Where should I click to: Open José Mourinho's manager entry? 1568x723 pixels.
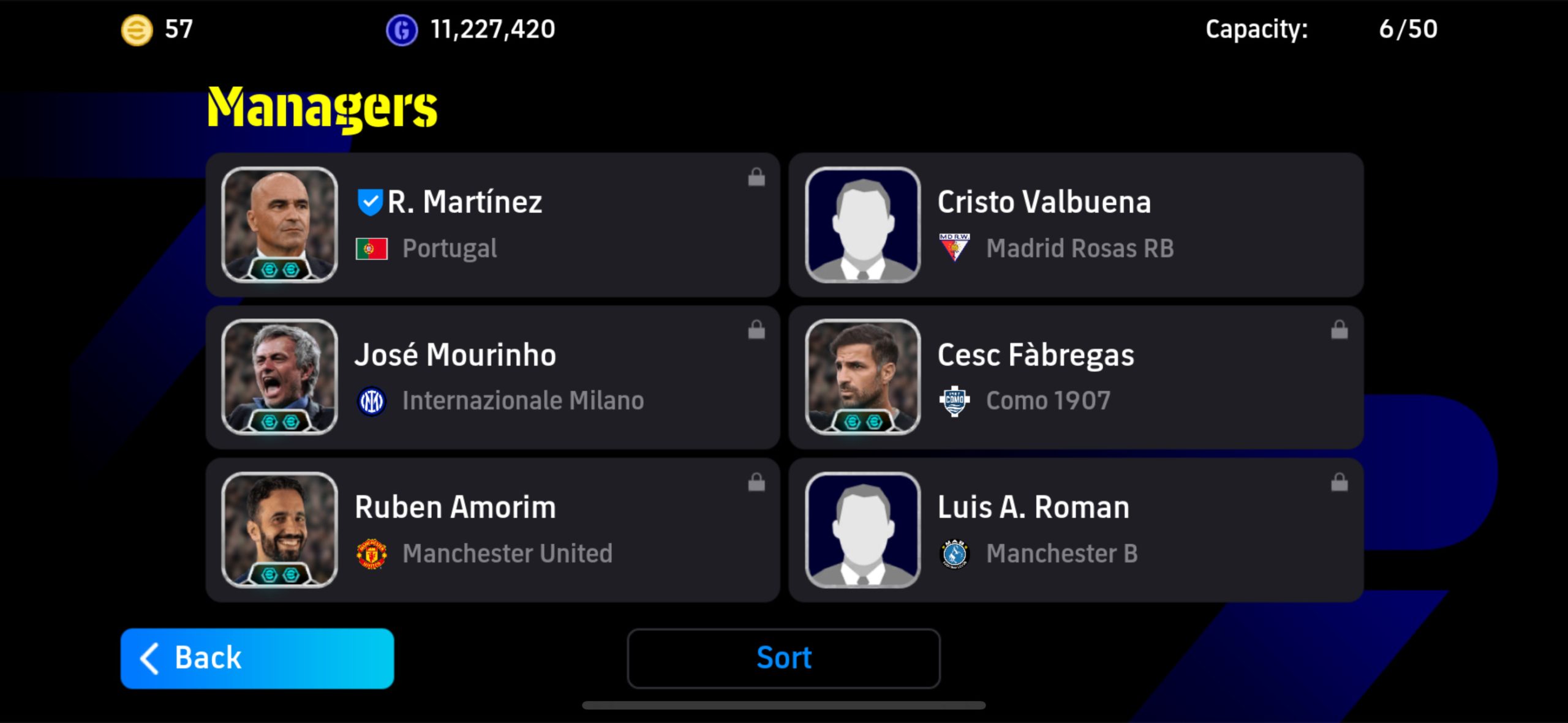pyautogui.click(x=492, y=377)
